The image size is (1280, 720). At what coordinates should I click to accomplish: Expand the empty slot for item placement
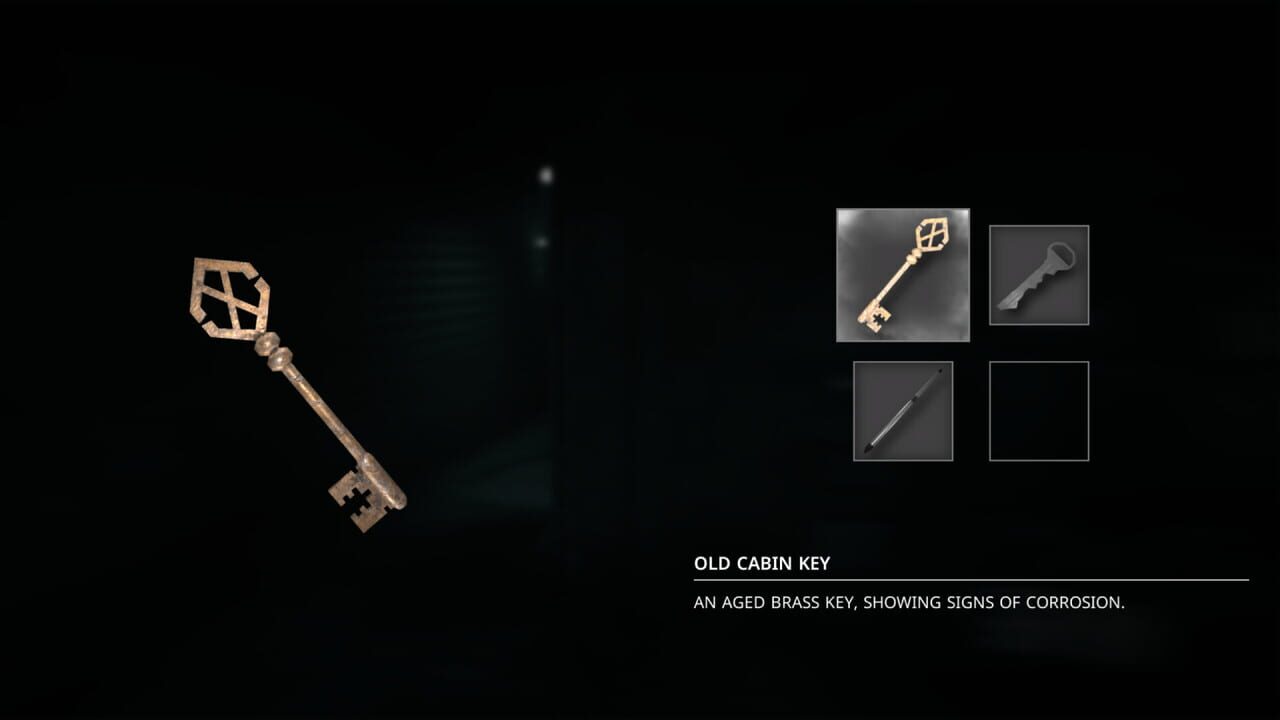1038,411
